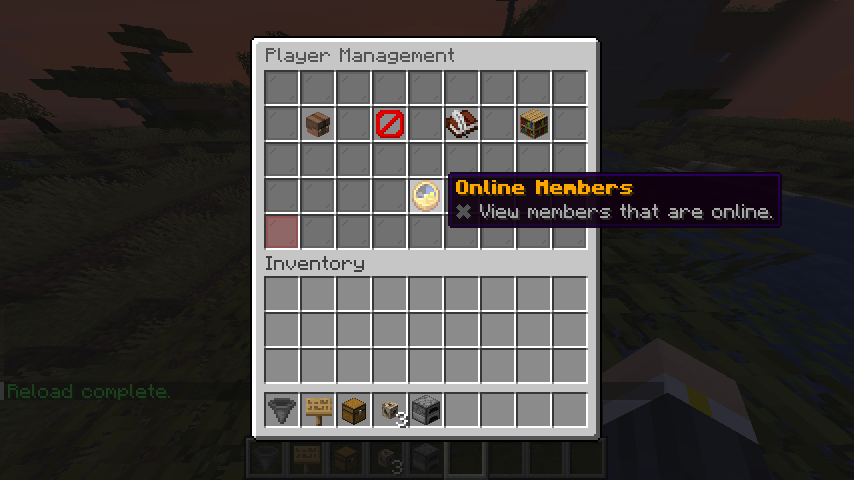This screenshot has width=854, height=480.
Task: Open Online Members via the clock icon
Action: 425,195
